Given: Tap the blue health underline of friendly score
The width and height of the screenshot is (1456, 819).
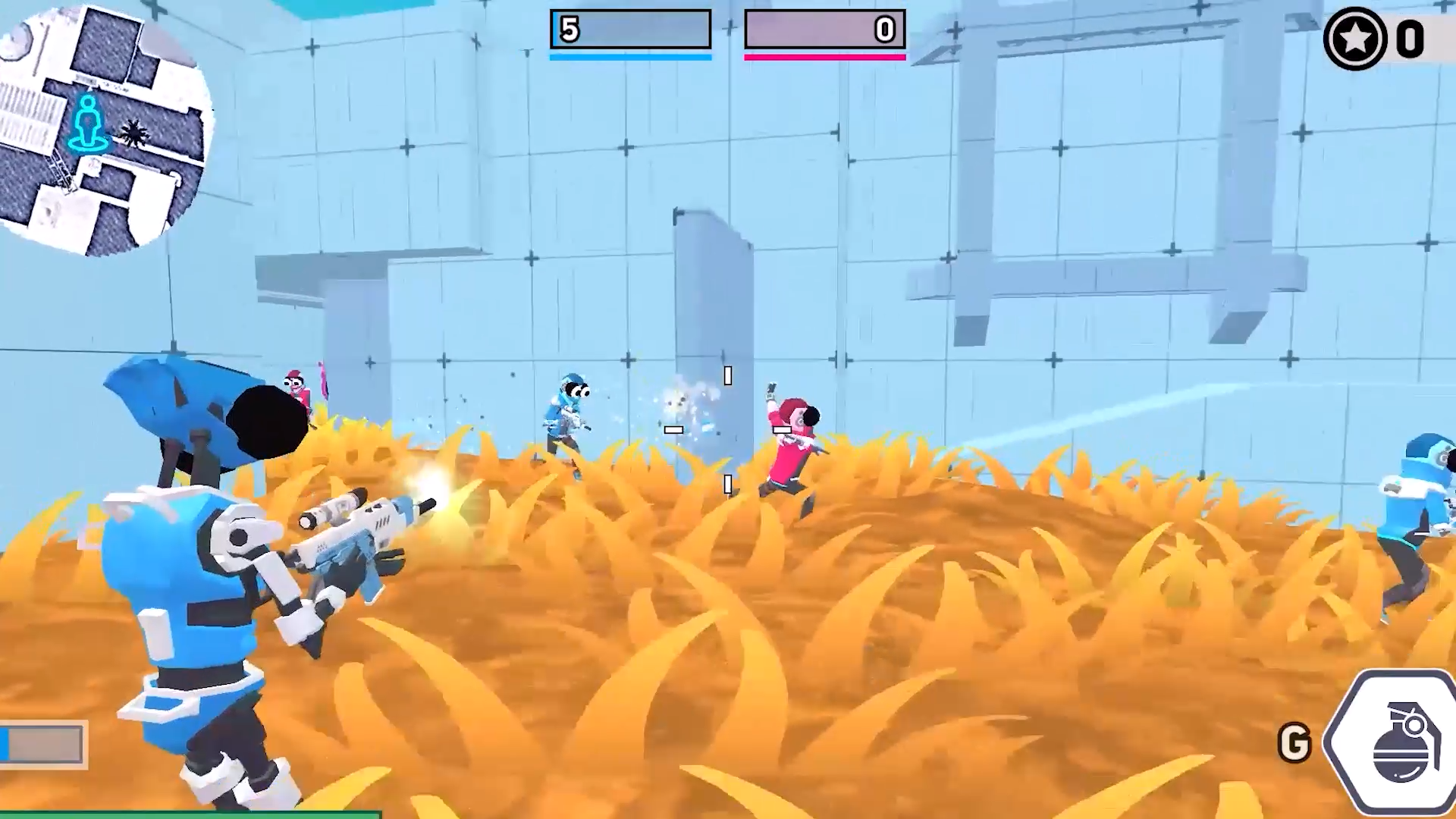Looking at the screenshot, I should 630,55.
